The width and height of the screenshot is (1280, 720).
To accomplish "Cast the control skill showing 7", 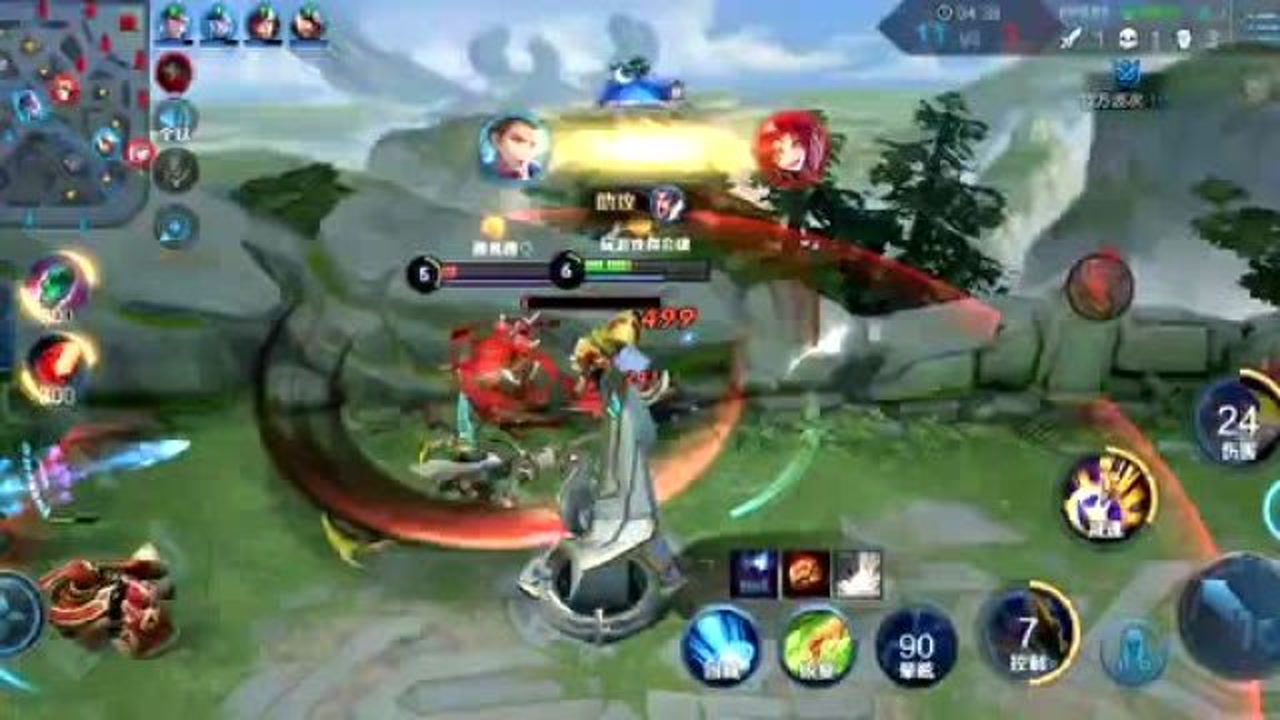I will coord(1030,632).
